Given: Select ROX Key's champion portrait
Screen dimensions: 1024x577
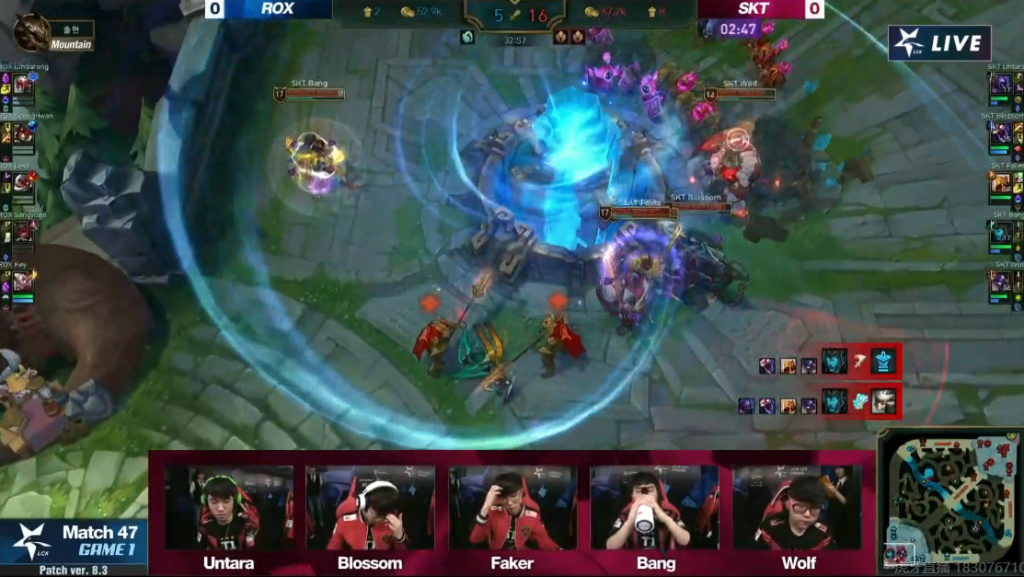Looking at the screenshot, I should [23, 282].
